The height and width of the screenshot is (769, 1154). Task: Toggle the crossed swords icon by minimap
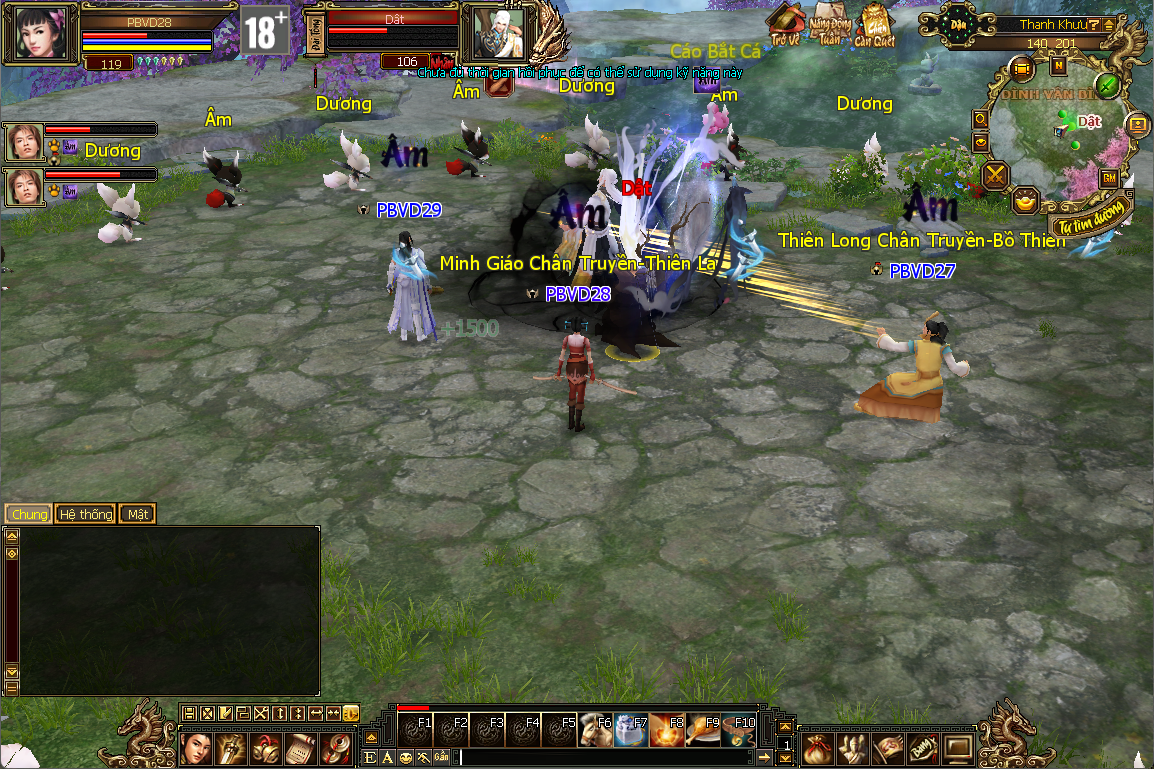click(996, 176)
